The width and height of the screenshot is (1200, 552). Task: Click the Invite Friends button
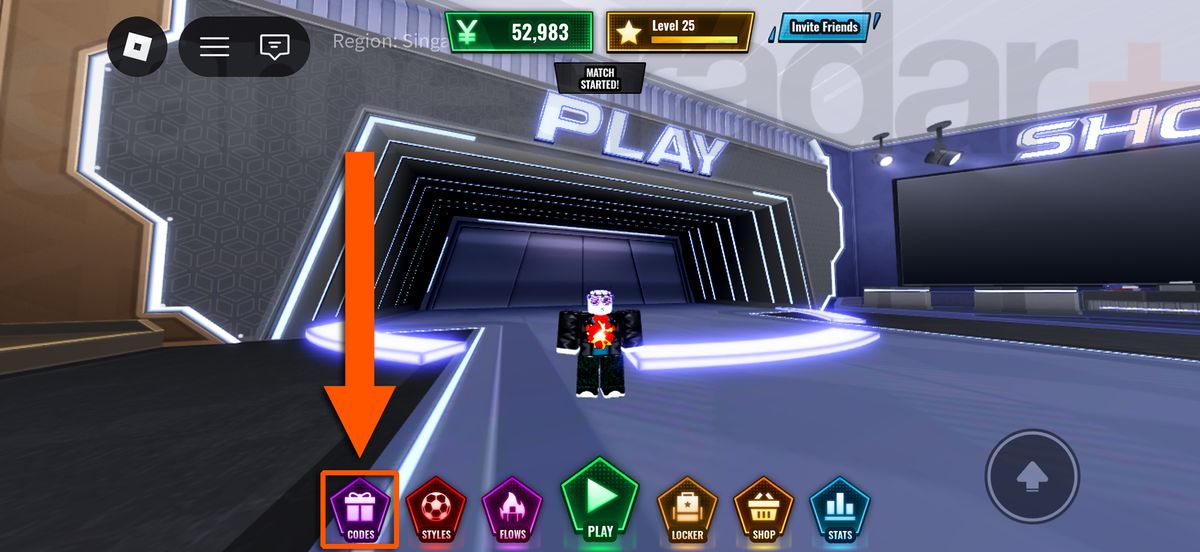click(824, 27)
